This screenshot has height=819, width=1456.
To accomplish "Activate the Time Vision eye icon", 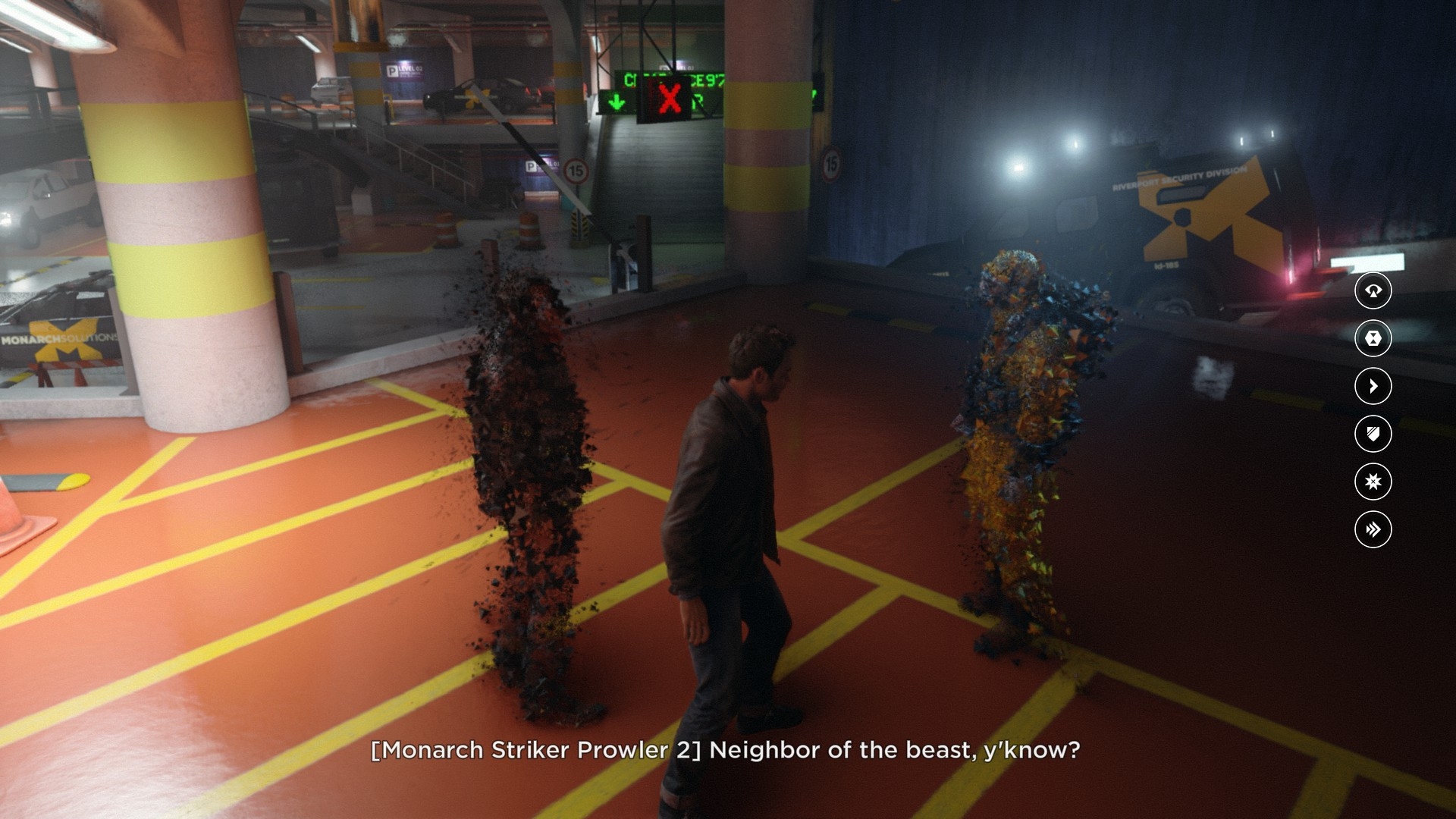I will click(x=1373, y=290).
